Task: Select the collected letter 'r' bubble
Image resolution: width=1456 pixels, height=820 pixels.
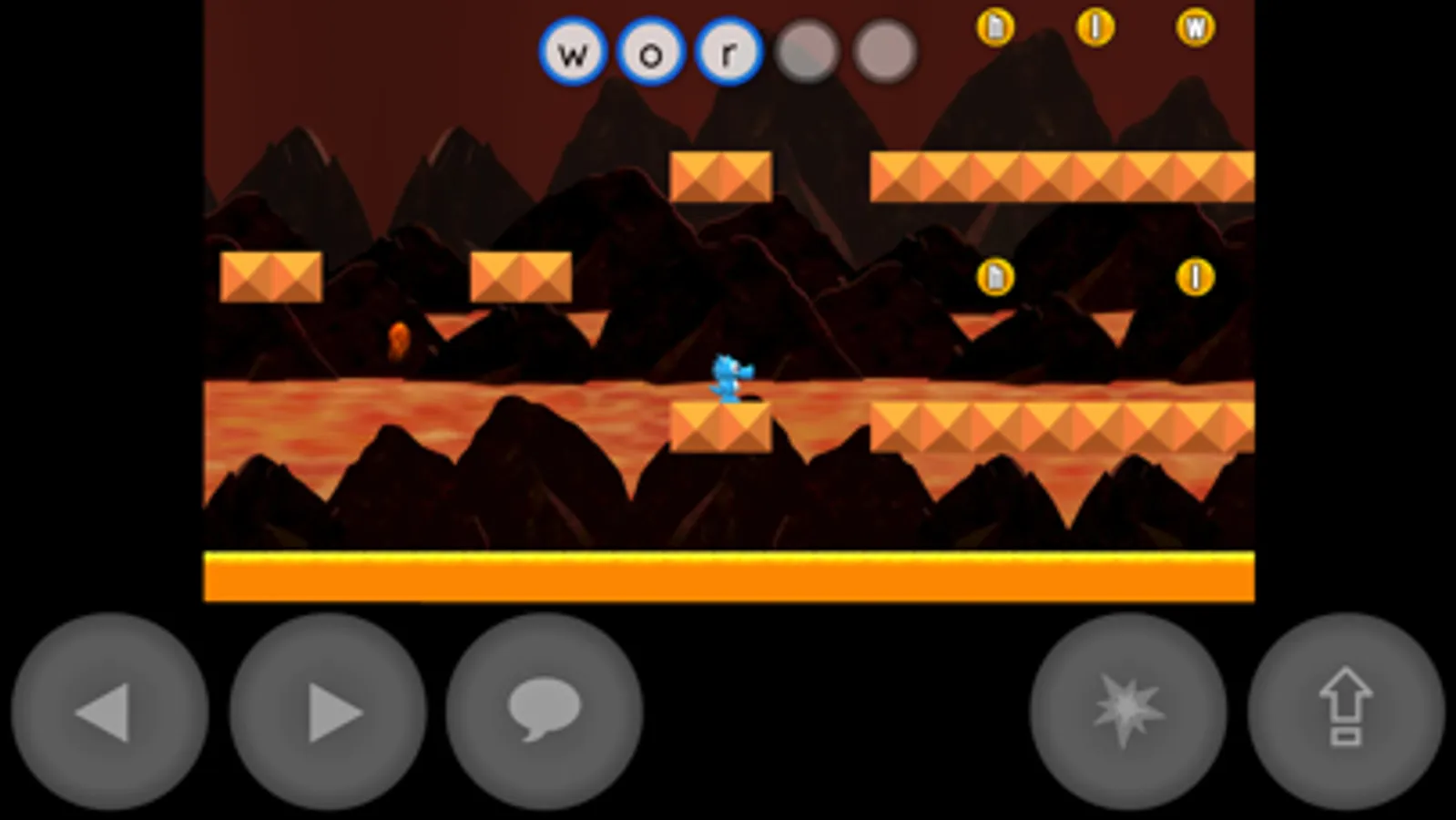Action: coord(728,52)
